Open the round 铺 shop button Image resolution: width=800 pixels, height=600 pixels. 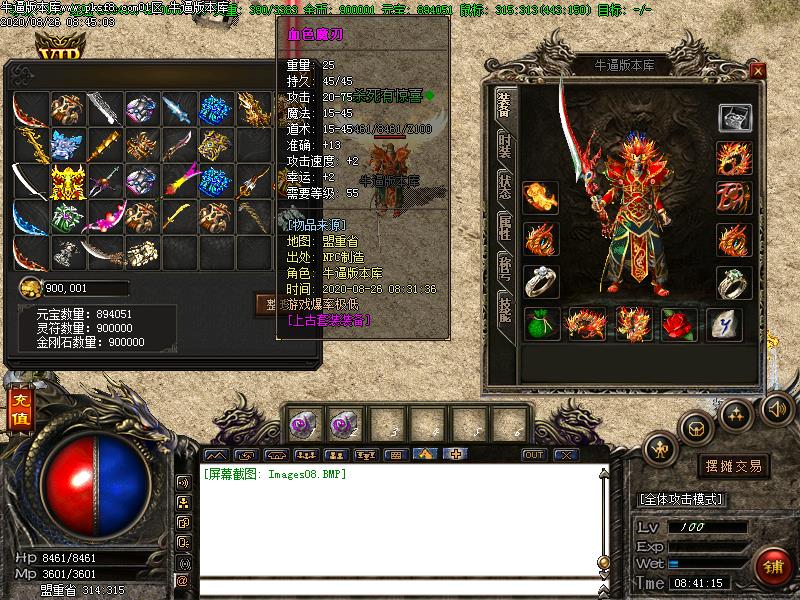click(x=769, y=566)
